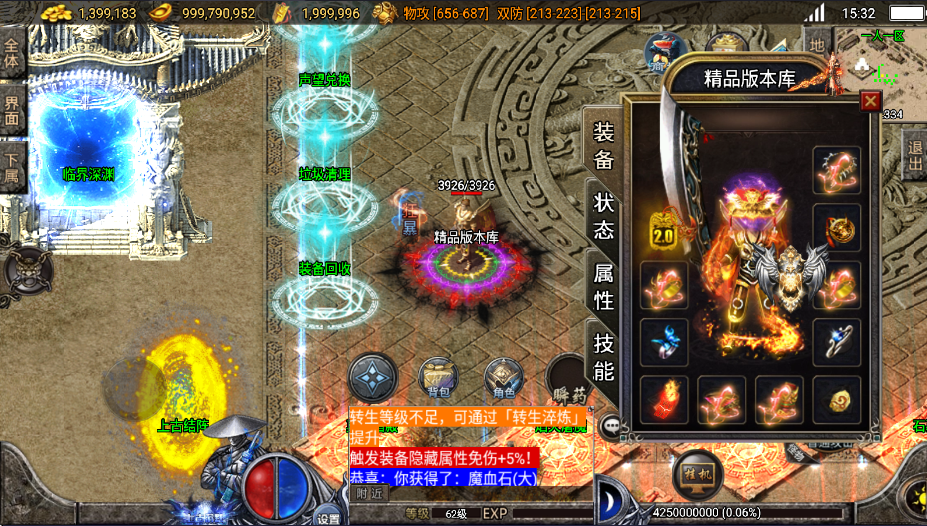Switch chat to the 附近 nearby channel

tap(369, 493)
